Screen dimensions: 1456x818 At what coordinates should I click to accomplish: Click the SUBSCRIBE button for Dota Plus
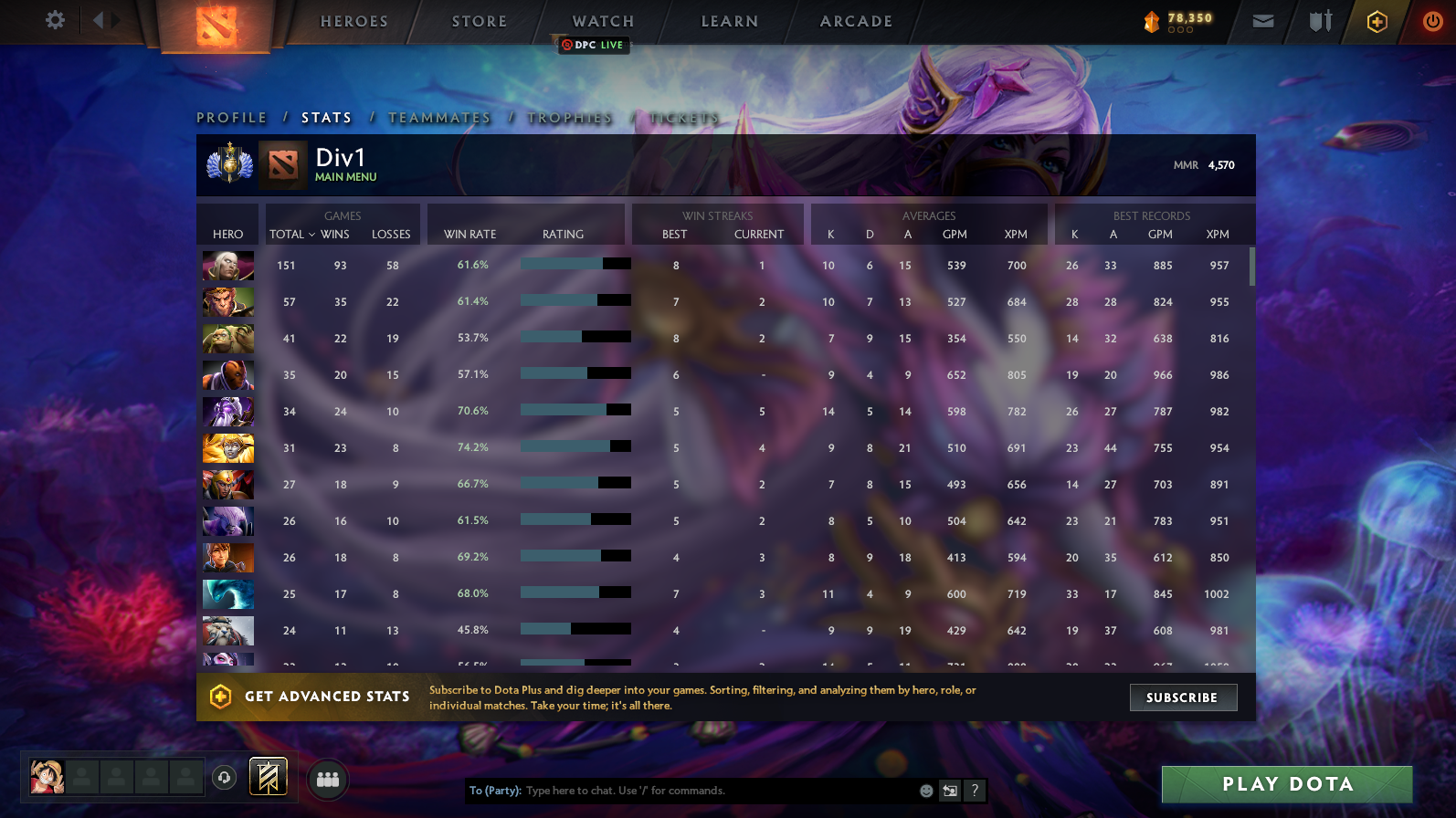tap(1183, 697)
